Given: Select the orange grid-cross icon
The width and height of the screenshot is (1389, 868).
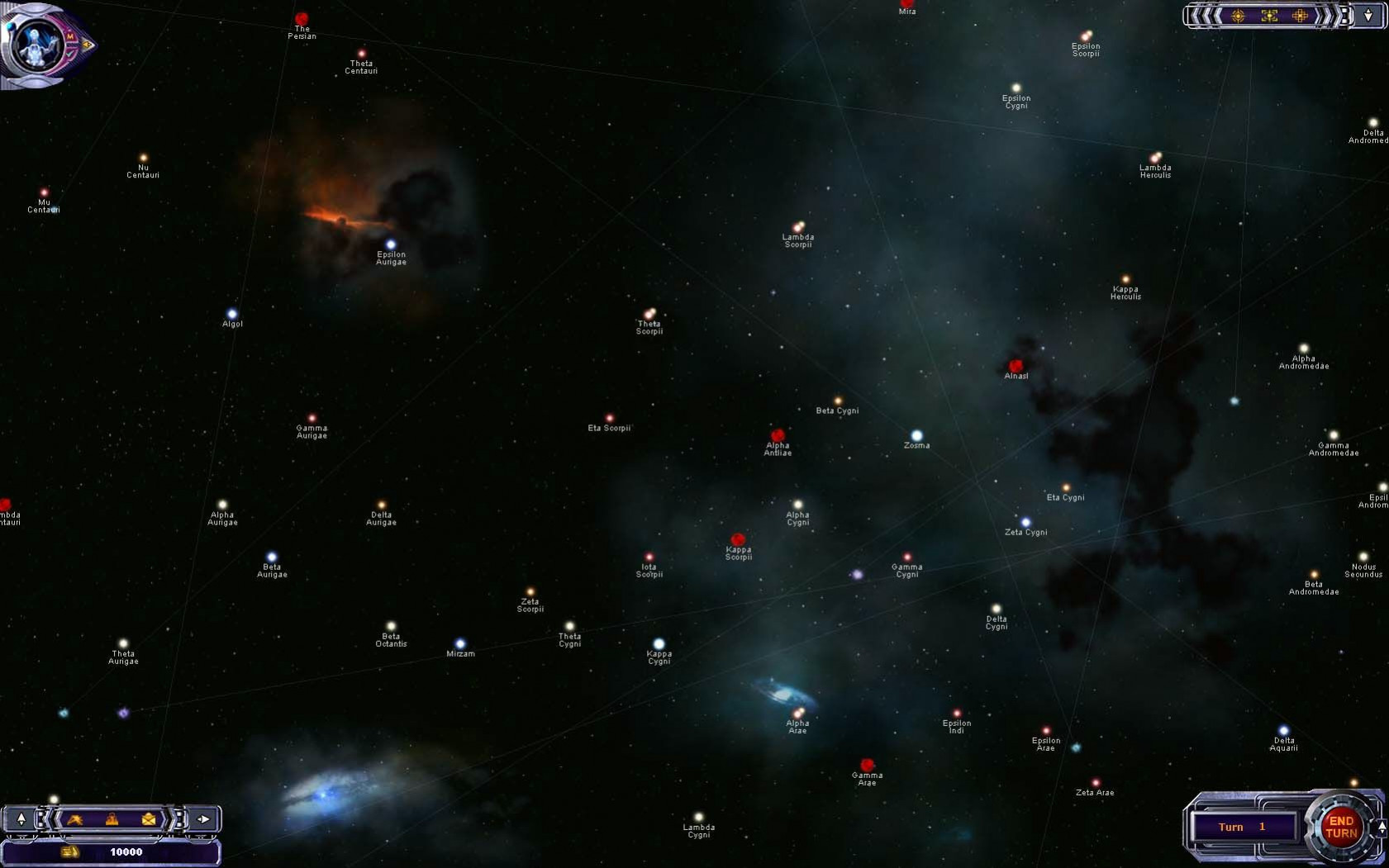Looking at the screenshot, I should [x=1300, y=16].
